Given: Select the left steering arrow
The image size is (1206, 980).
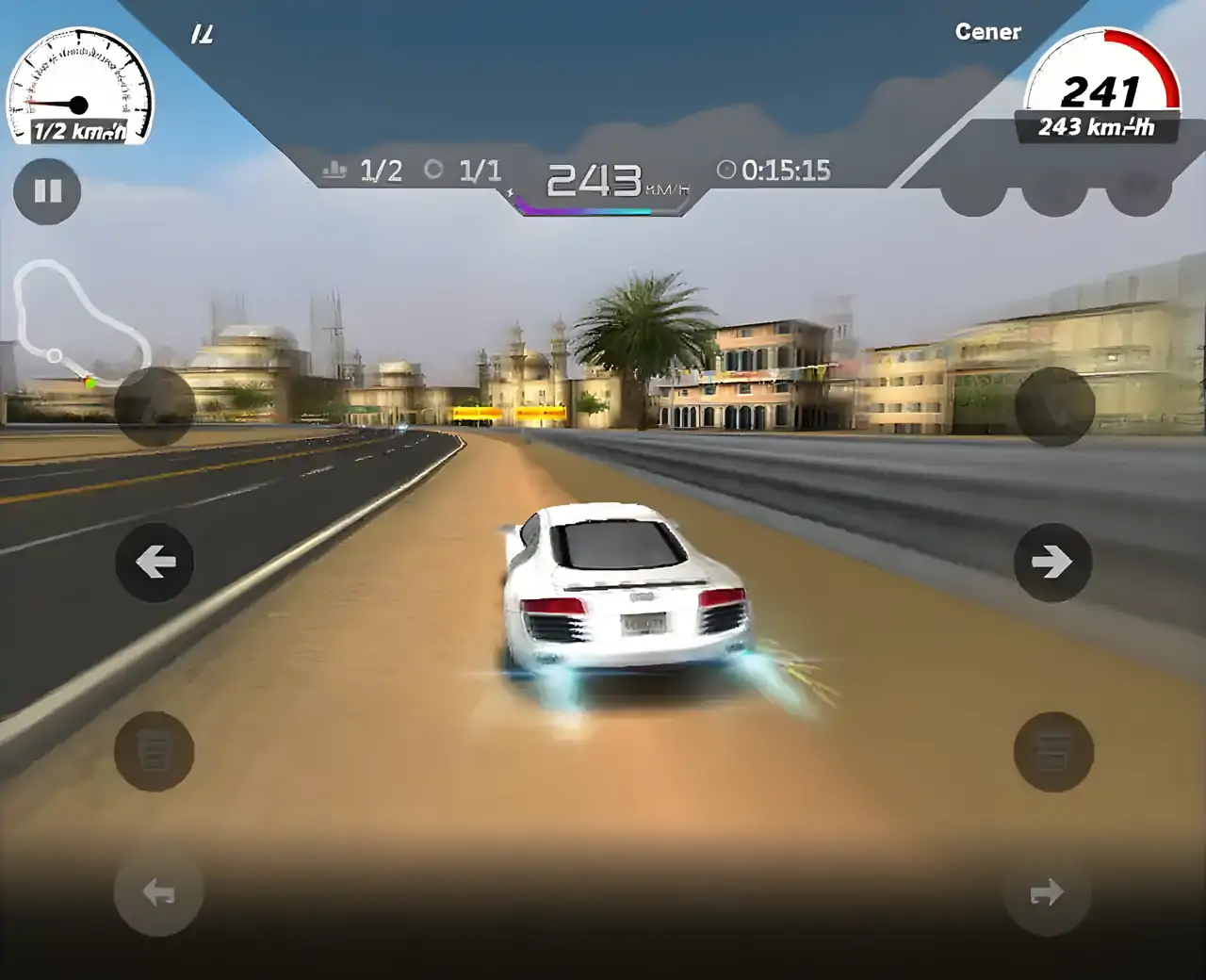Looking at the screenshot, I should [154, 561].
